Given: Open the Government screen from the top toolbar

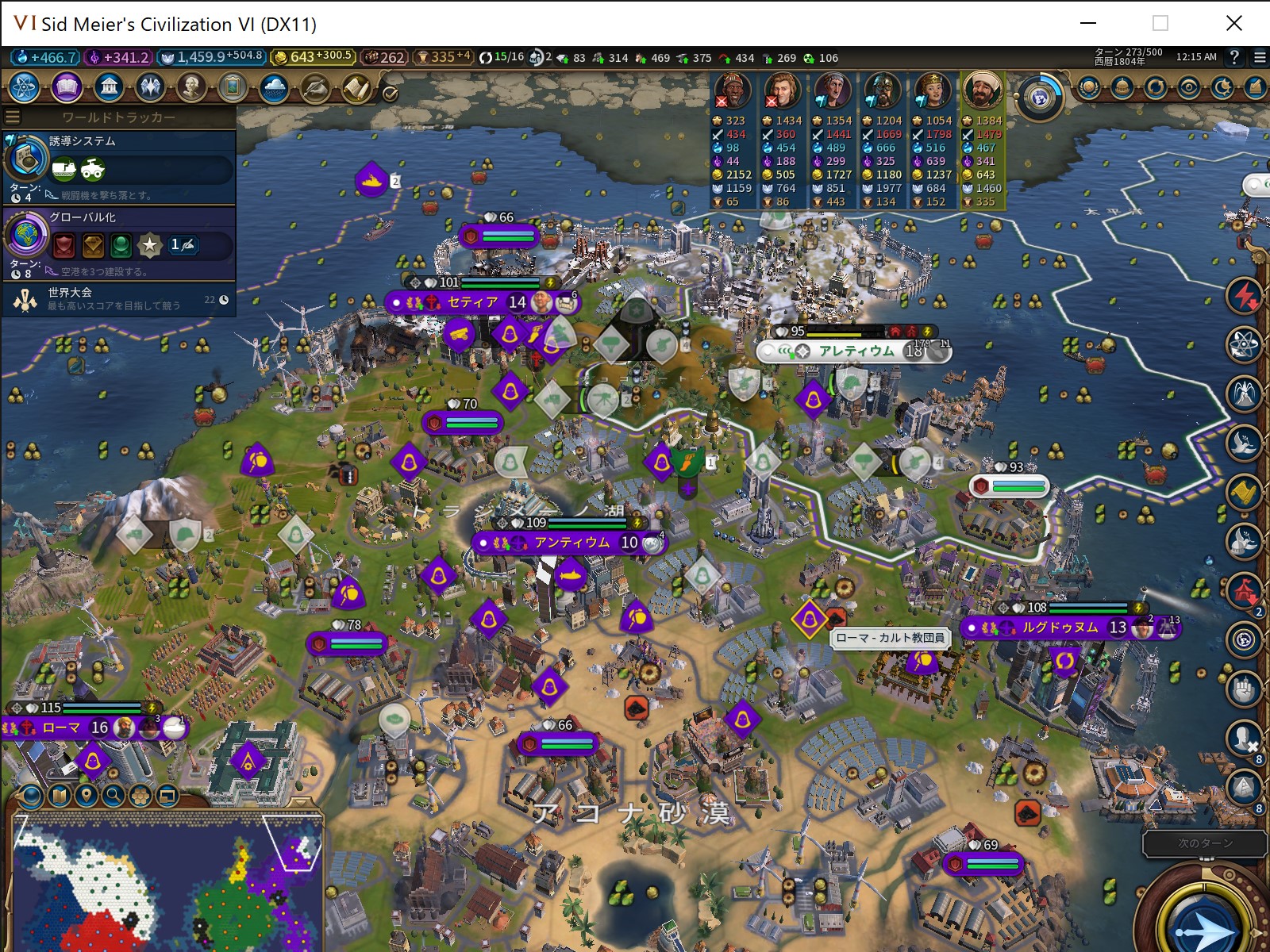Looking at the screenshot, I should point(110,88).
